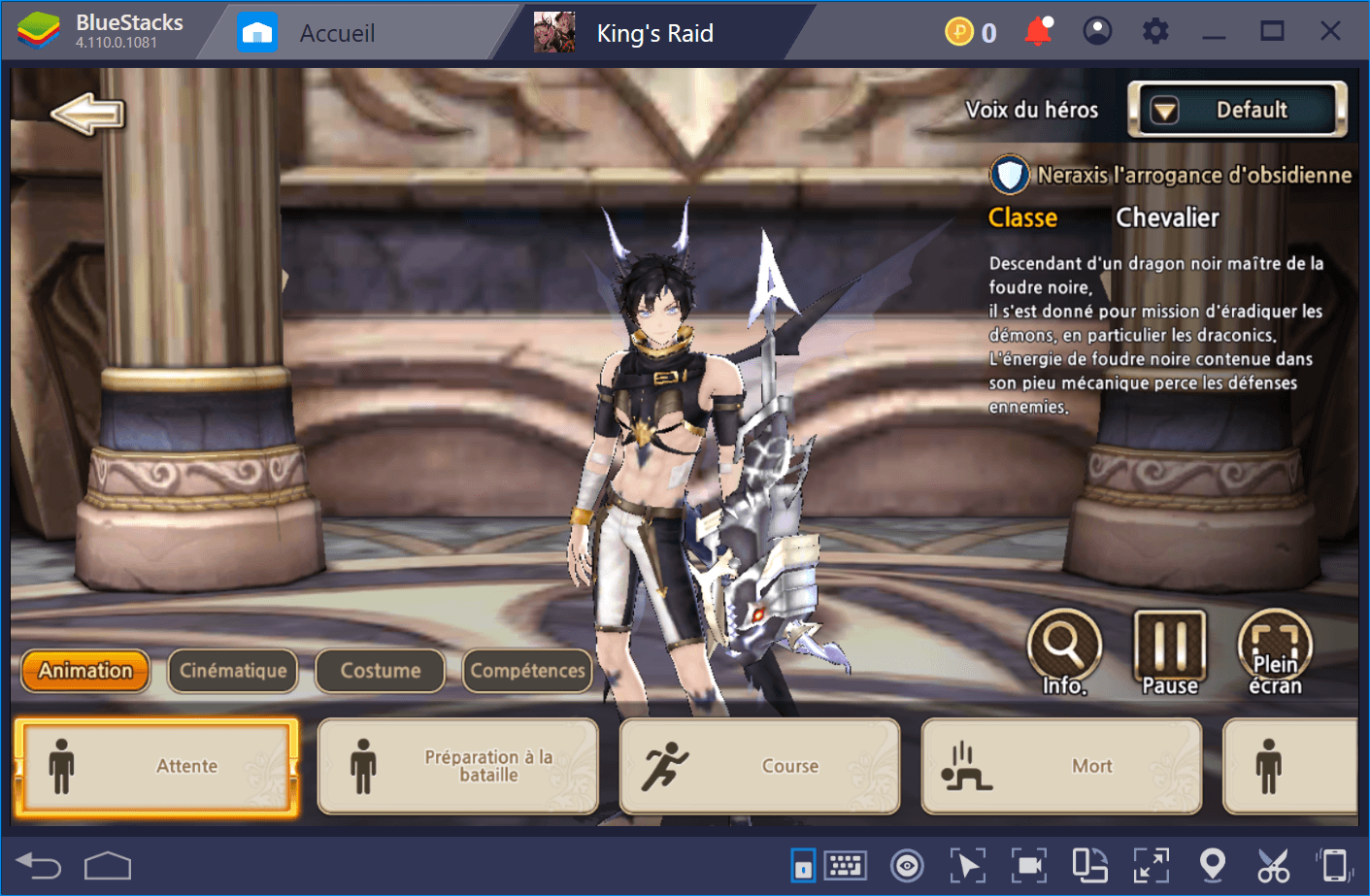Switch to the Cinématique tab
This screenshot has width=1370, height=896.
point(233,671)
